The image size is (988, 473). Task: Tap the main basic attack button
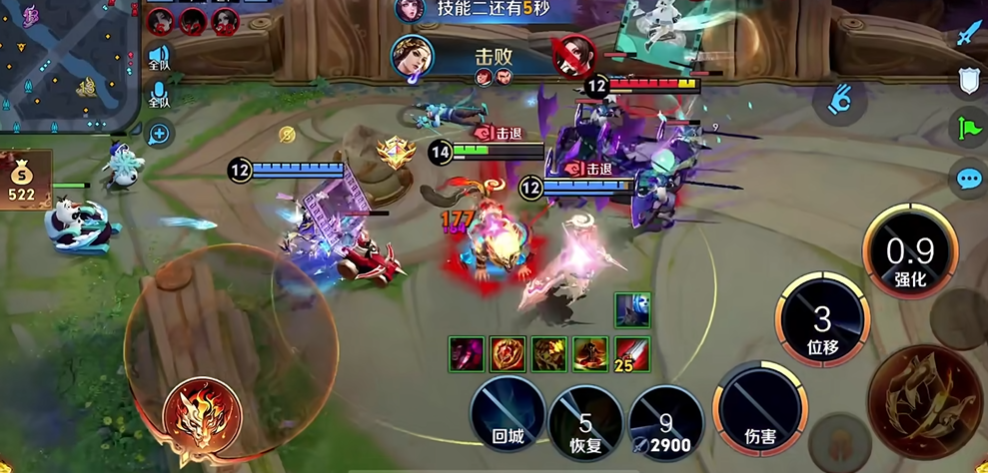coord(924,402)
